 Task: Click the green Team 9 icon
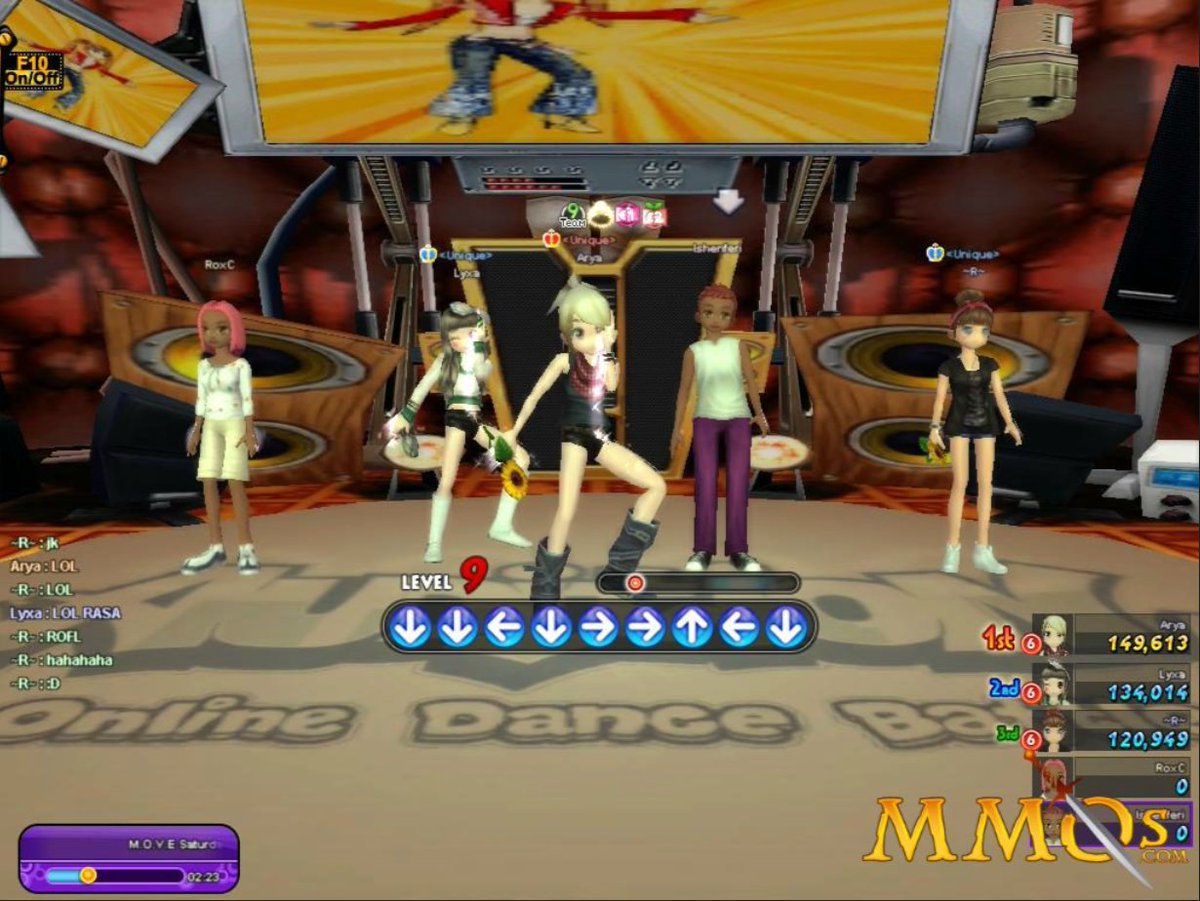572,214
